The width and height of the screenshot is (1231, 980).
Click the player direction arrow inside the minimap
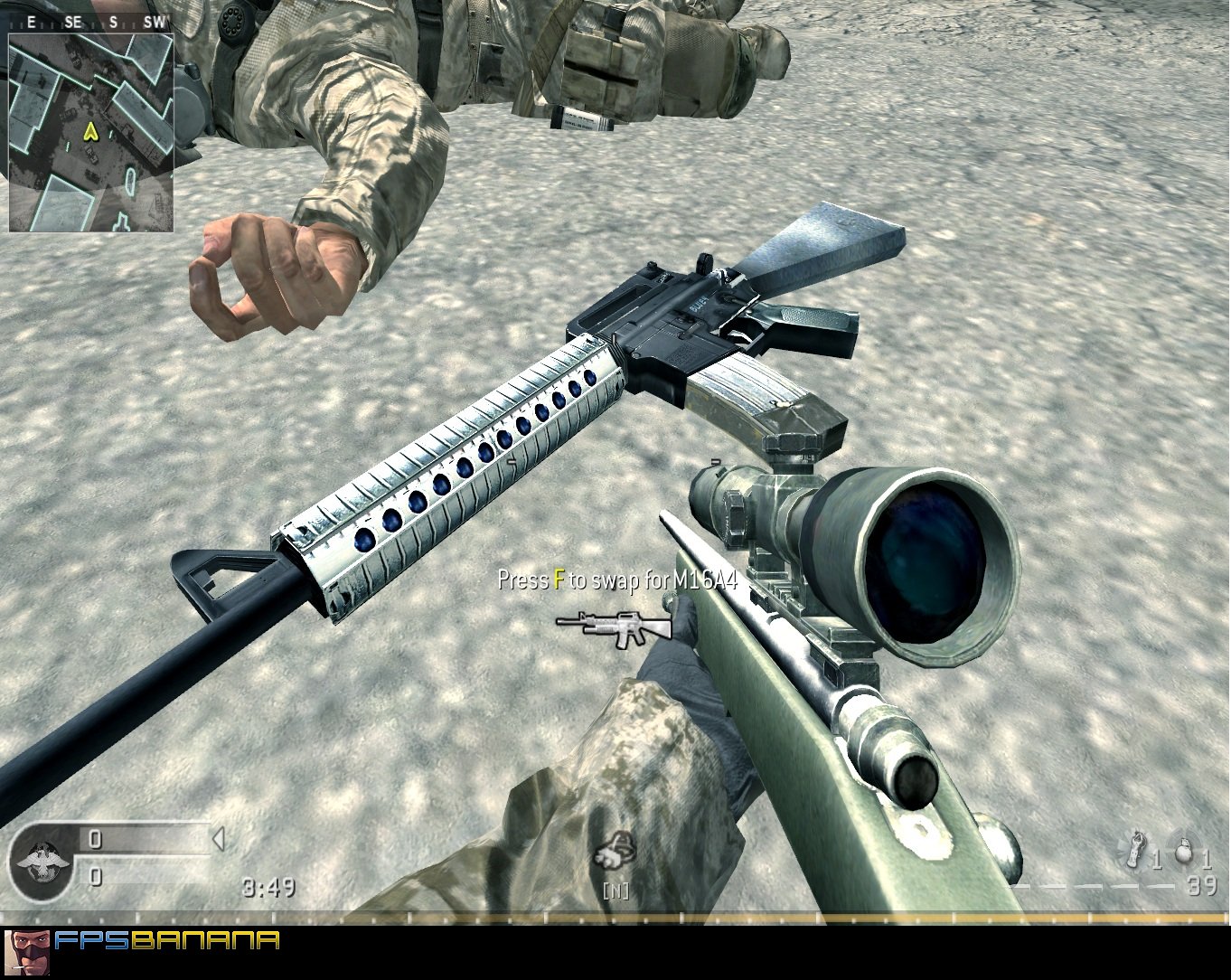89,133
